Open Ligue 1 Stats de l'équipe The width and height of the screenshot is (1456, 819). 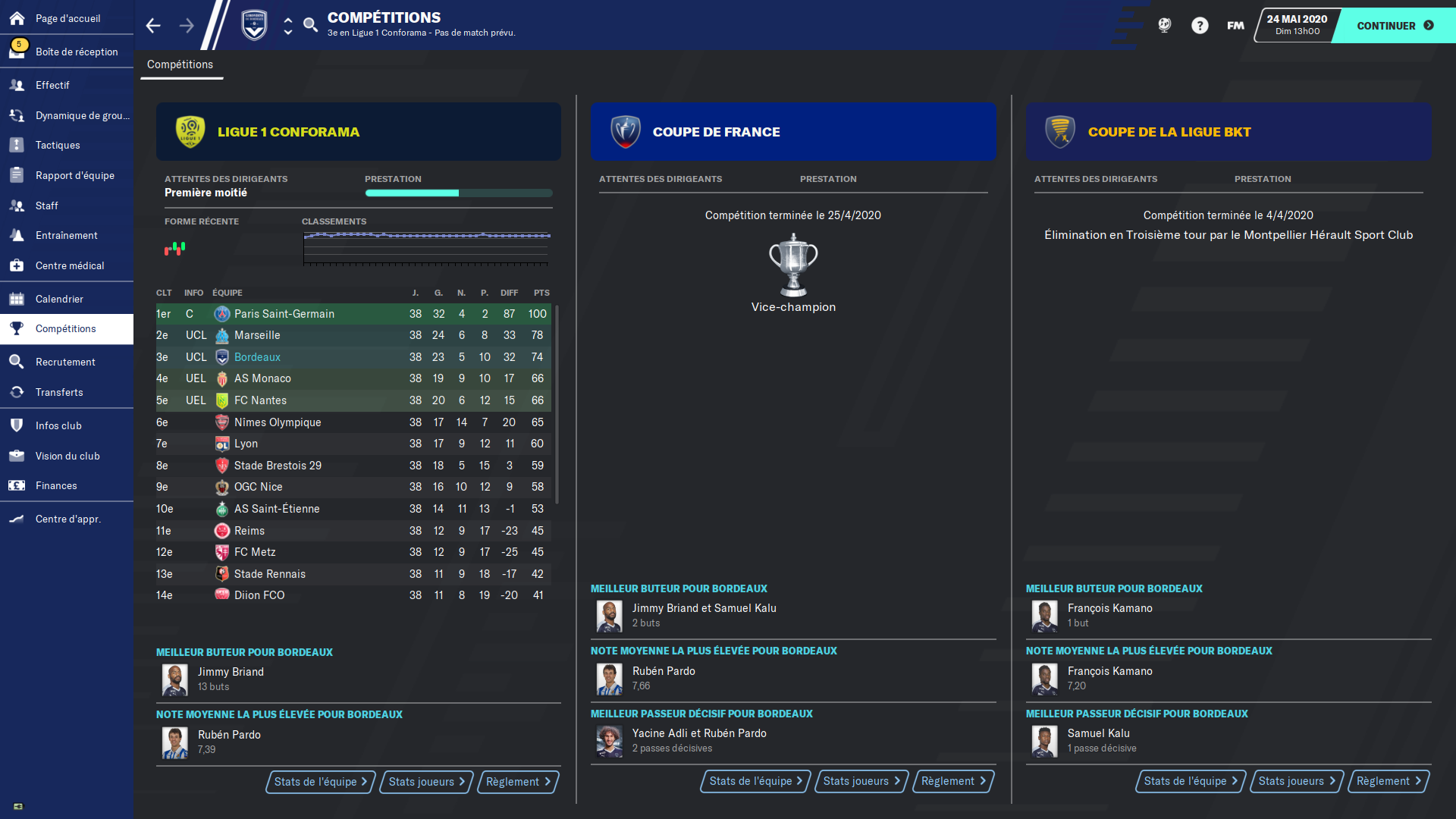(x=320, y=782)
